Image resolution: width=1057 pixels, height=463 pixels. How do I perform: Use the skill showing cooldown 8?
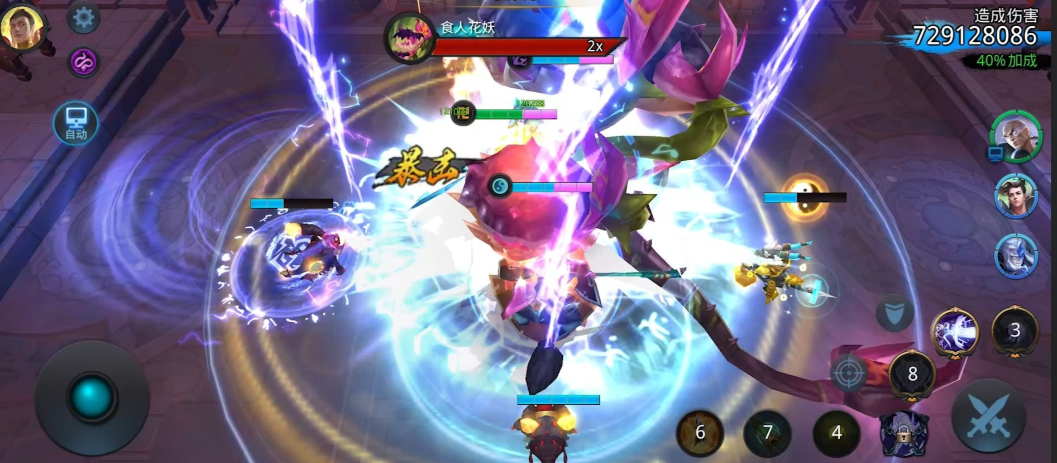coord(911,375)
